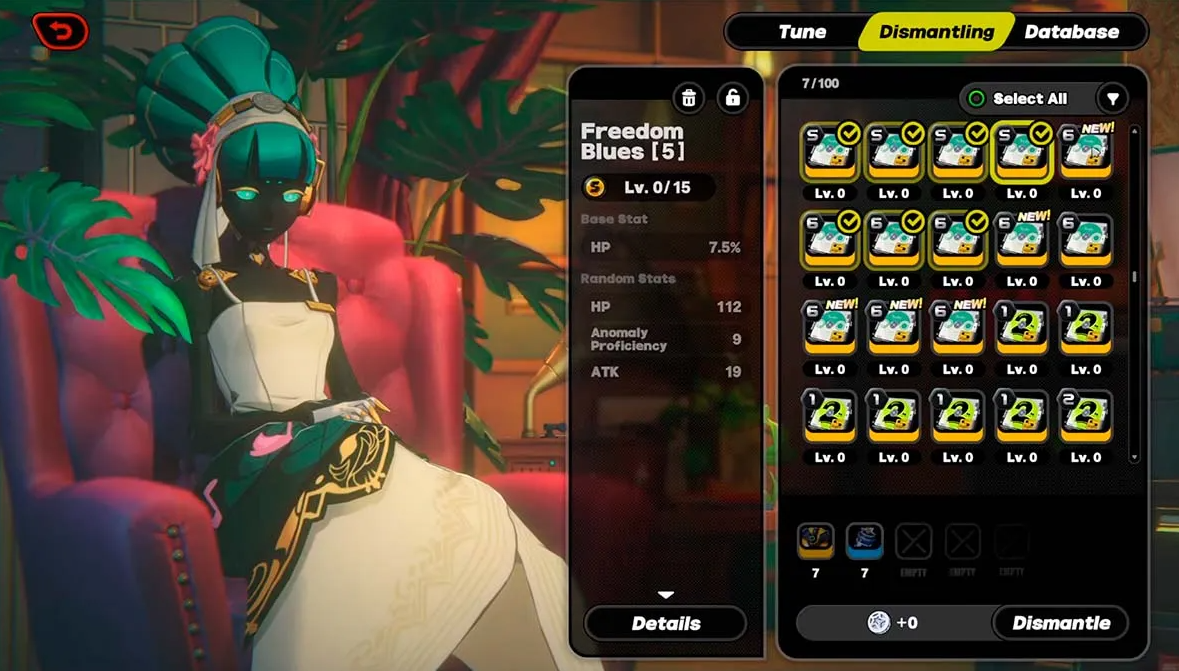Click the trash can icon
This screenshot has width=1179, height=671.
tap(689, 98)
